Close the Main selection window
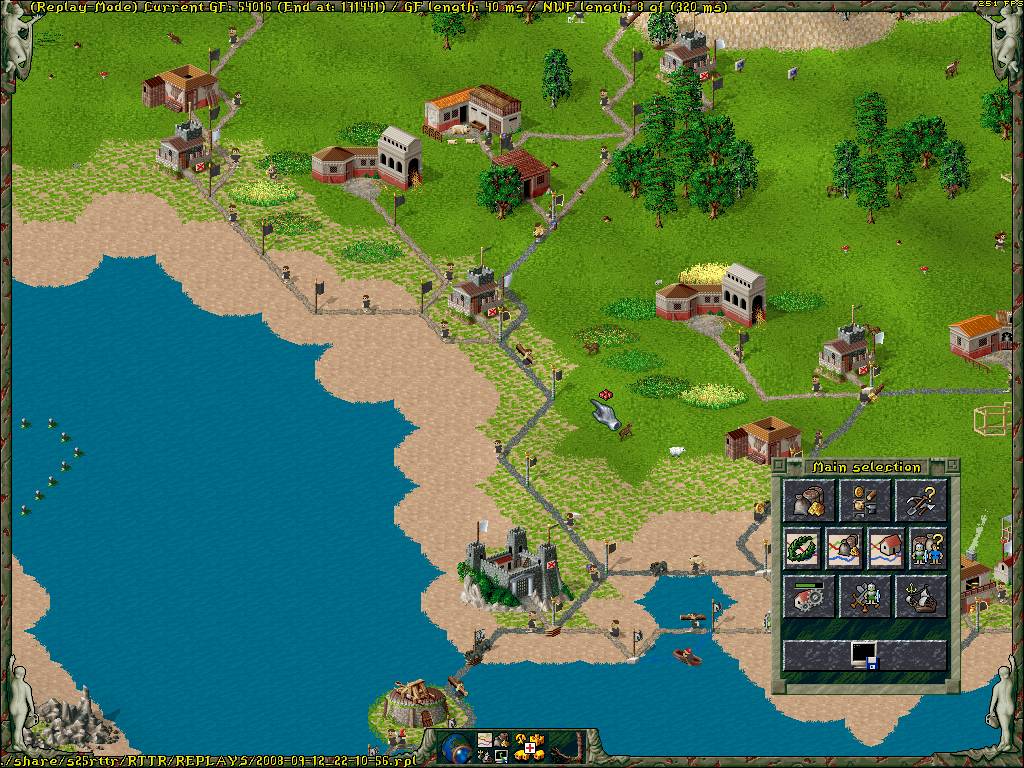The height and width of the screenshot is (768, 1024). [780, 465]
